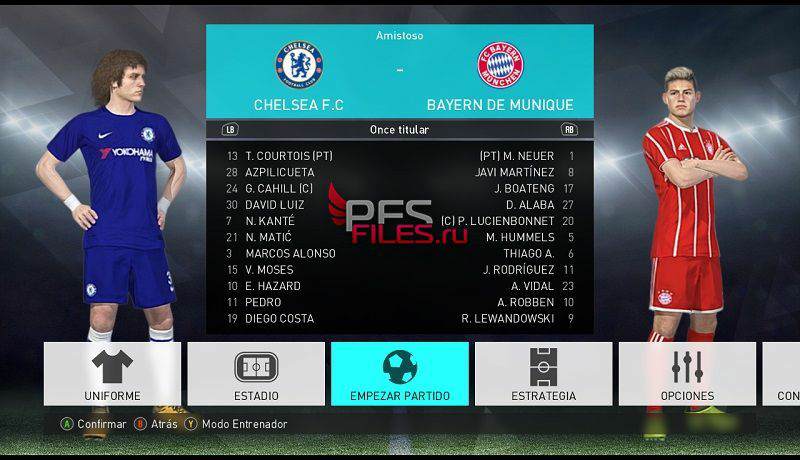Choose T. Courtois in Chelsea lineup

[x=288, y=156]
